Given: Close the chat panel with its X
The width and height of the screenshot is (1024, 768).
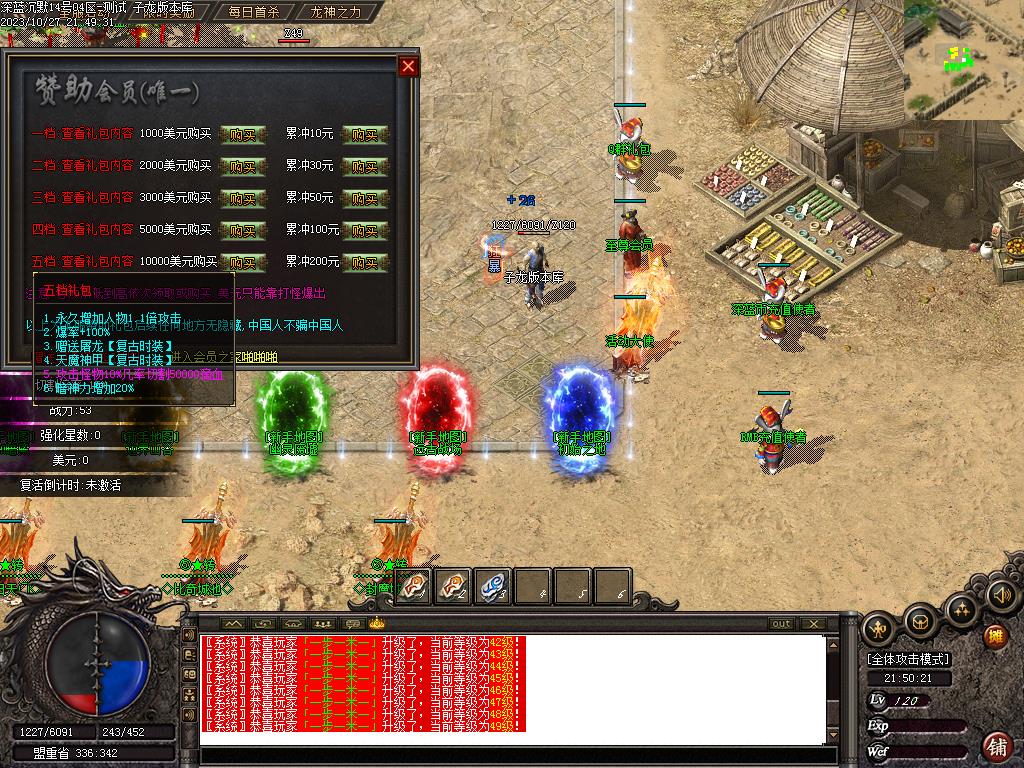Looking at the screenshot, I should click(813, 624).
